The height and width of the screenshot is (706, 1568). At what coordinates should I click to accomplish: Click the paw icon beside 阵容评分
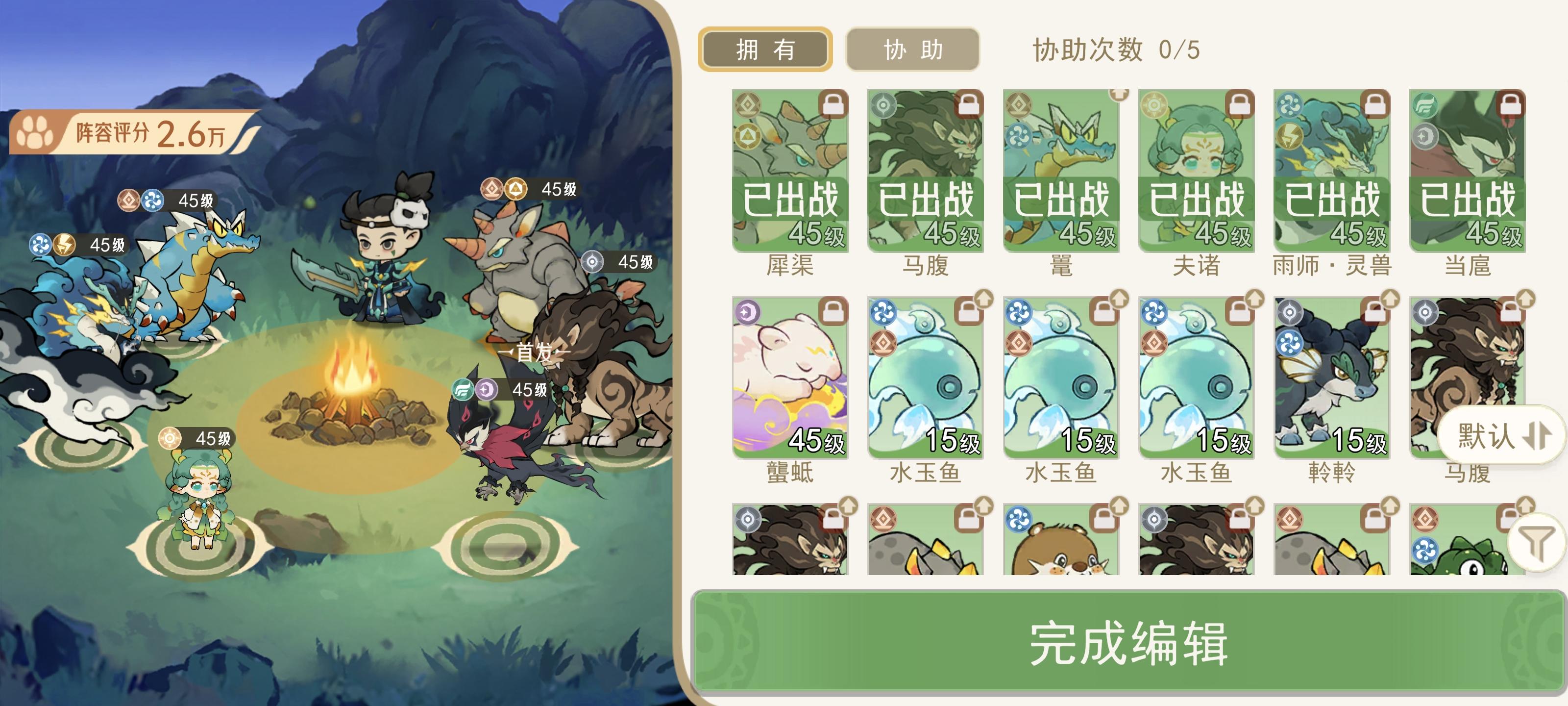[x=37, y=131]
